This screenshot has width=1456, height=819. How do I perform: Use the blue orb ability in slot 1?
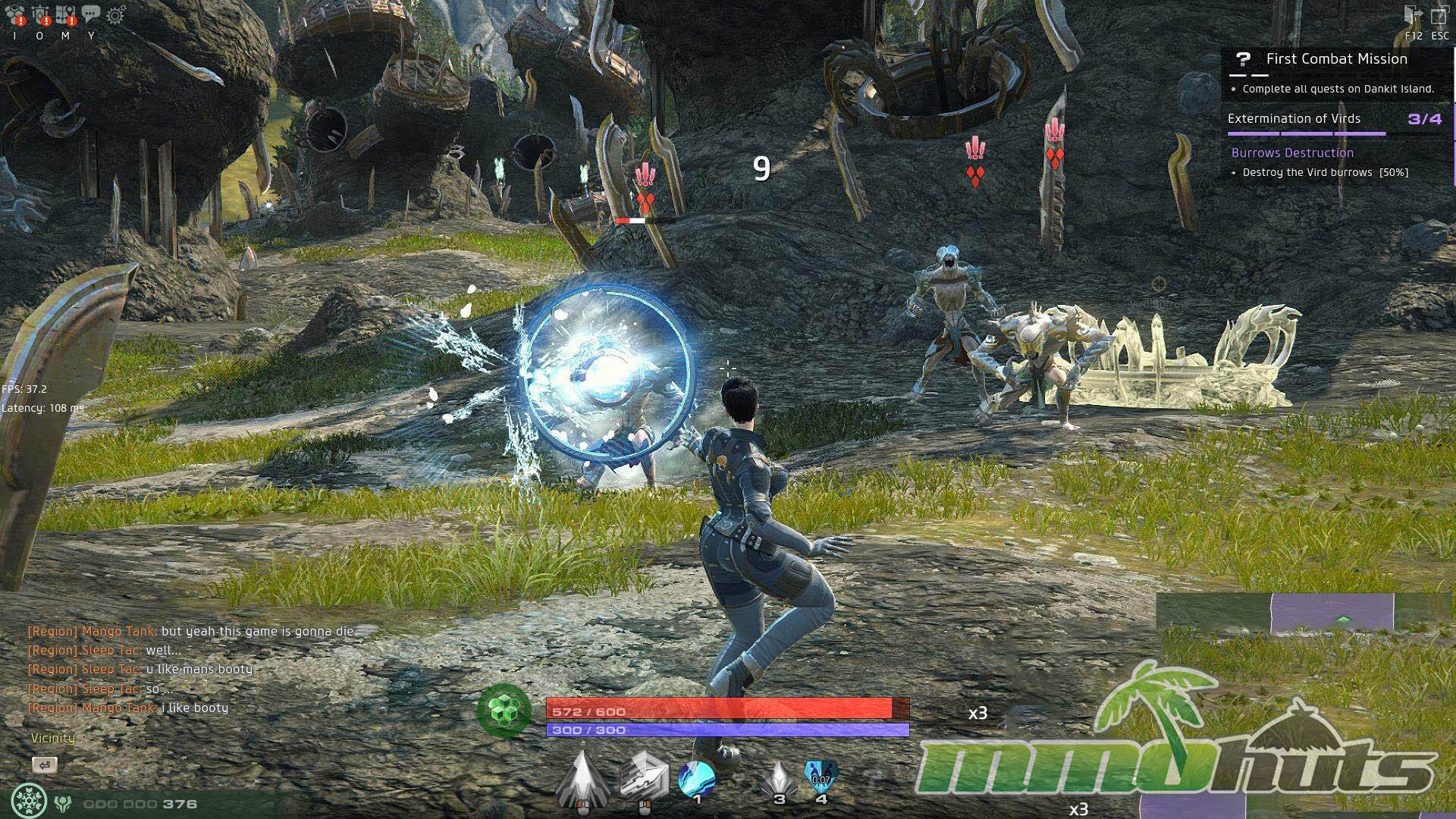coord(697,779)
